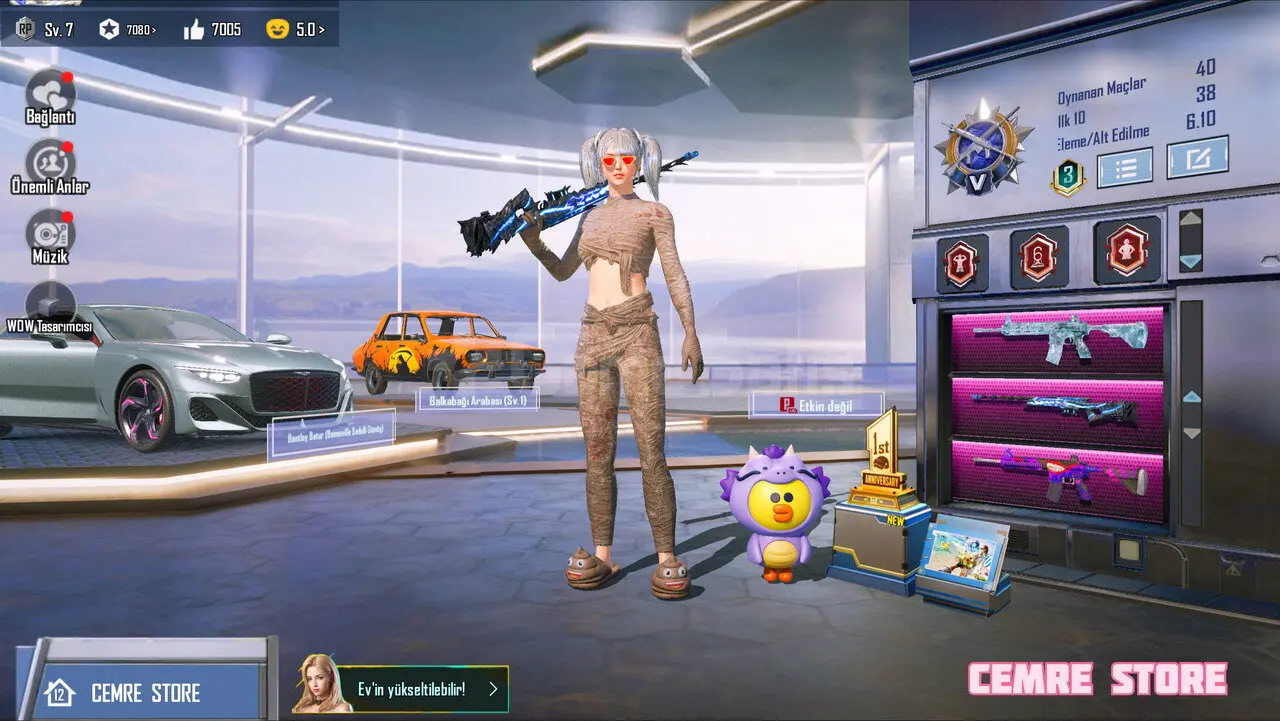The height and width of the screenshot is (721, 1280).
Task: Open the Müzik turntable icon
Action: (x=50, y=232)
